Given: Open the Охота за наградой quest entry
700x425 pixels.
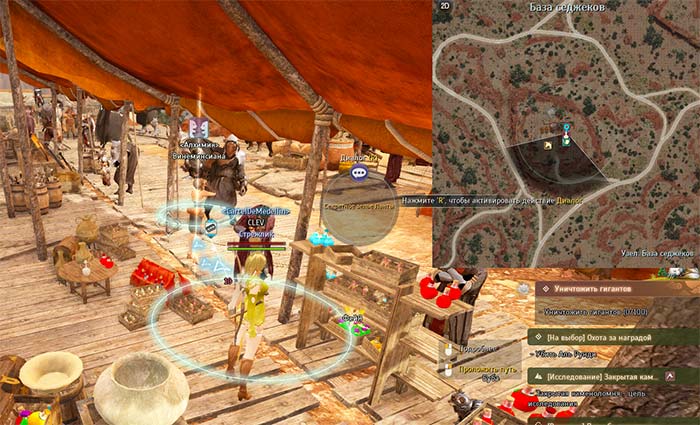Looking at the screenshot, I should (598, 338).
